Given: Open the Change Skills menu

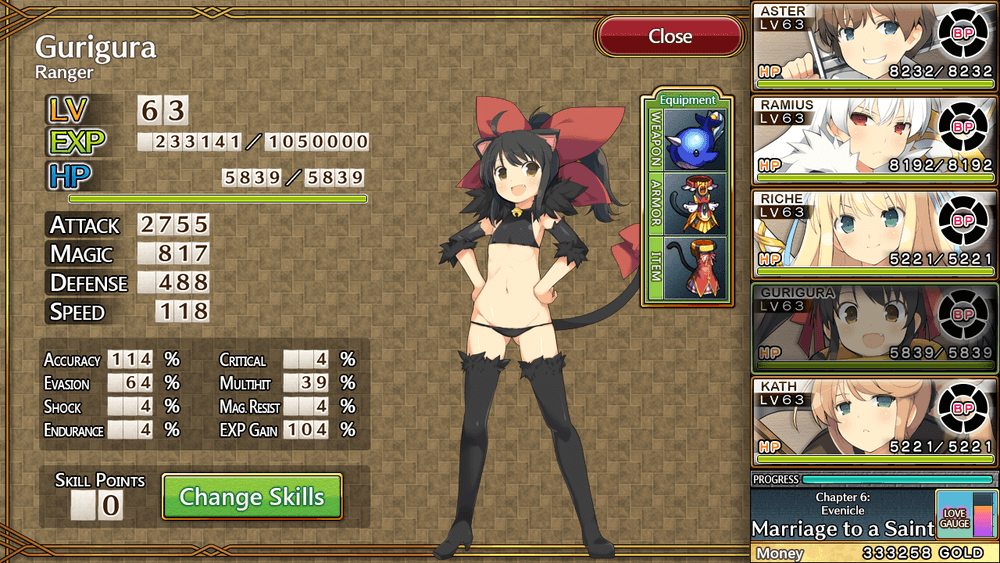Looking at the screenshot, I should pyautogui.click(x=252, y=497).
